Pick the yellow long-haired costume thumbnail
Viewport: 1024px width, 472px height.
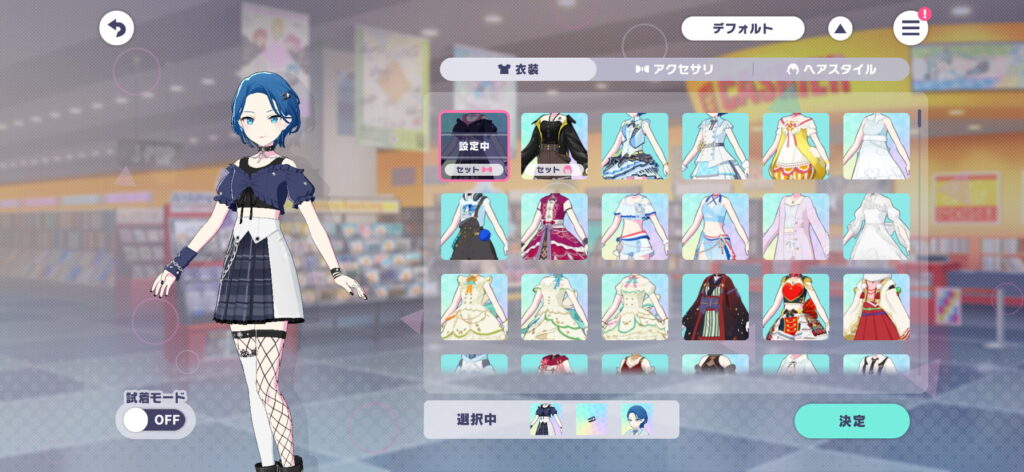click(x=796, y=146)
